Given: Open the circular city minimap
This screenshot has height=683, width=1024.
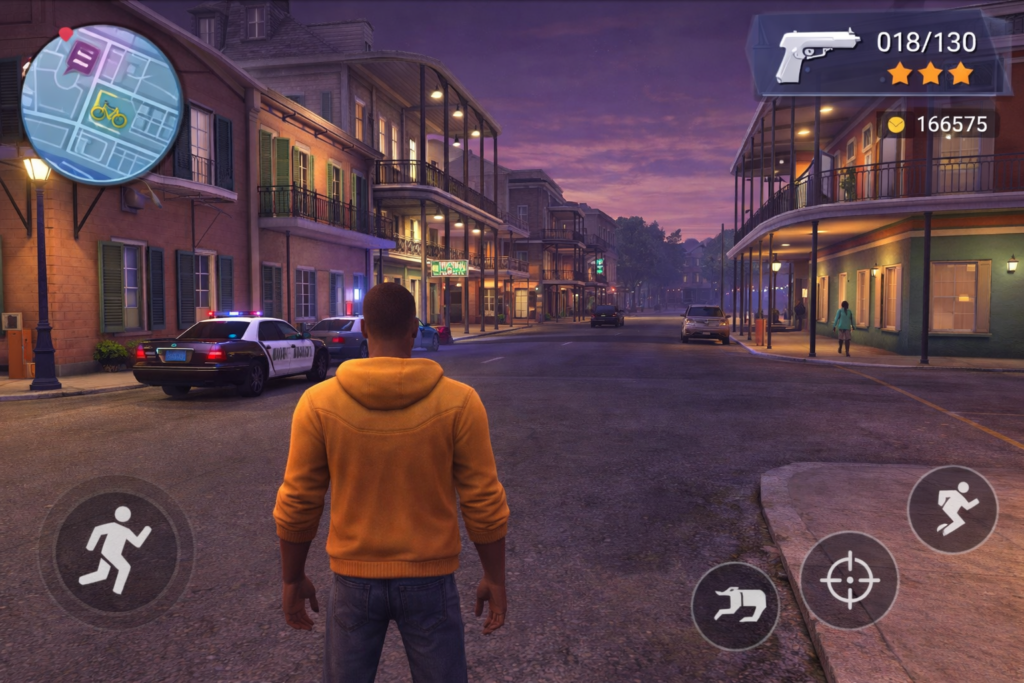Looking at the screenshot, I should coord(102,104).
